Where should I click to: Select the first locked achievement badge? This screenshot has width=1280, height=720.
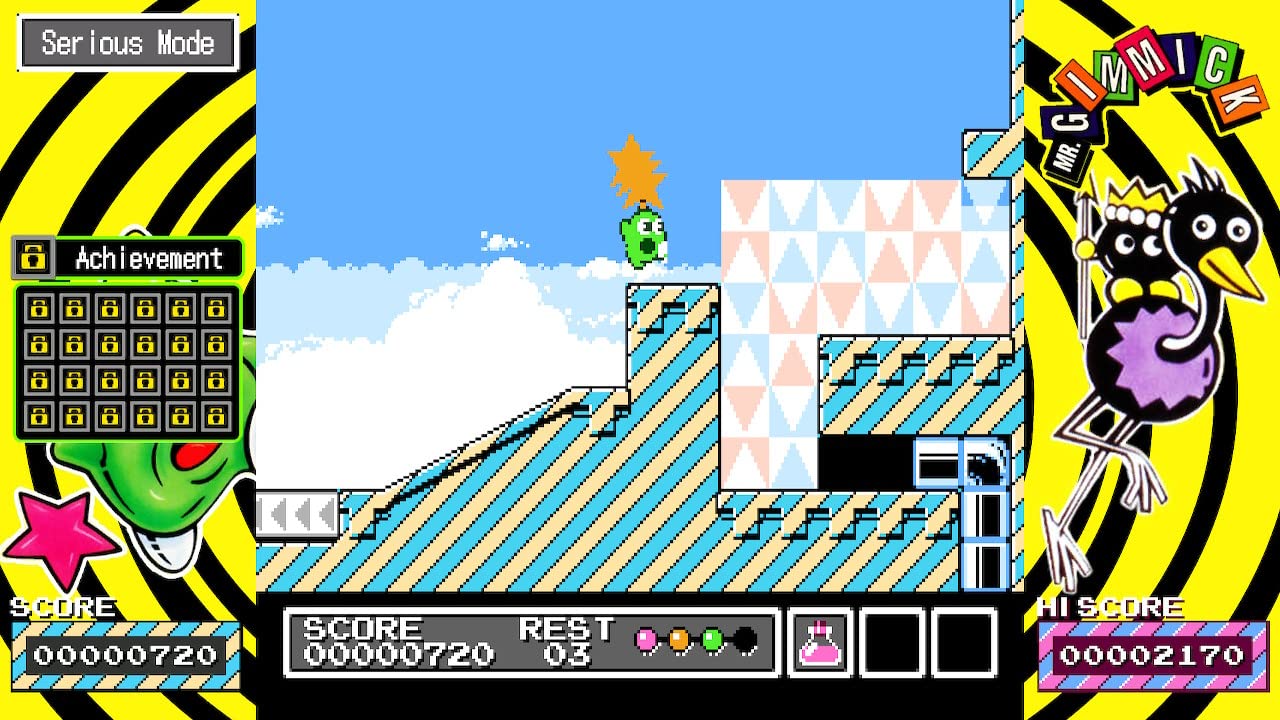[x=39, y=309]
